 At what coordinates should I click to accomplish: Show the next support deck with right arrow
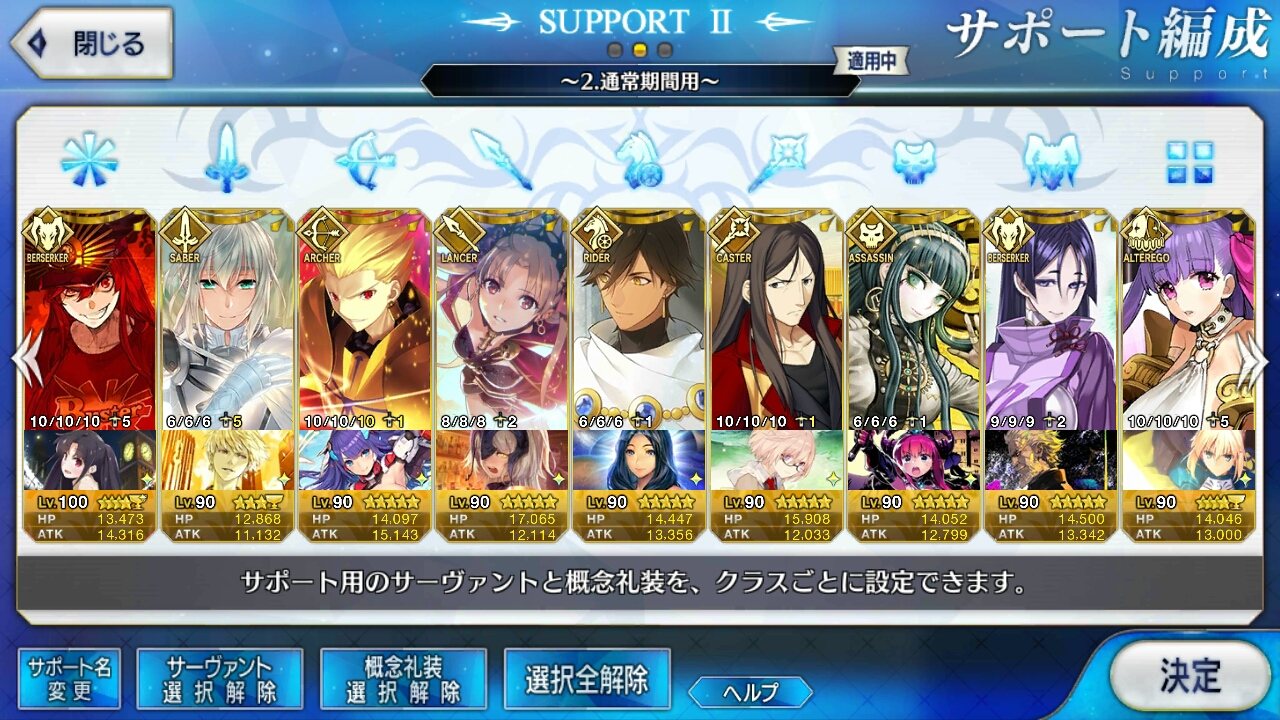[1255, 357]
